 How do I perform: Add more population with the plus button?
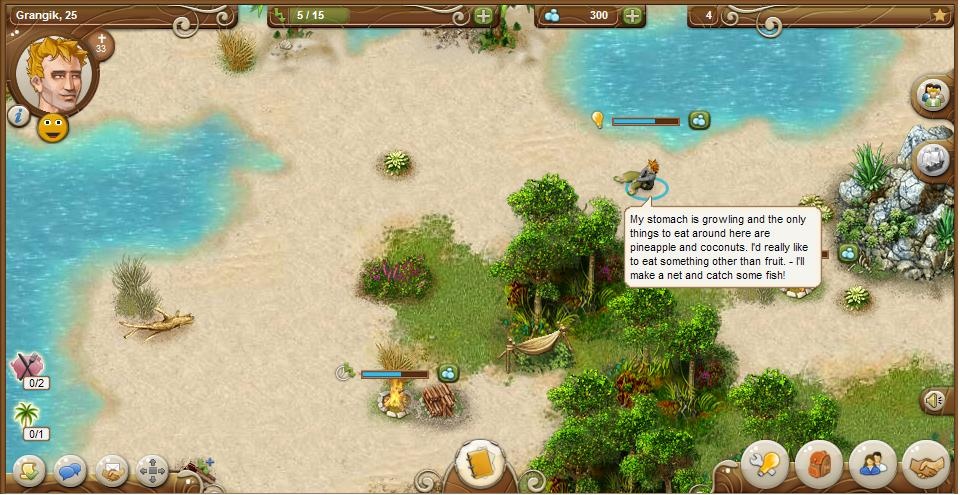click(x=483, y=16)
